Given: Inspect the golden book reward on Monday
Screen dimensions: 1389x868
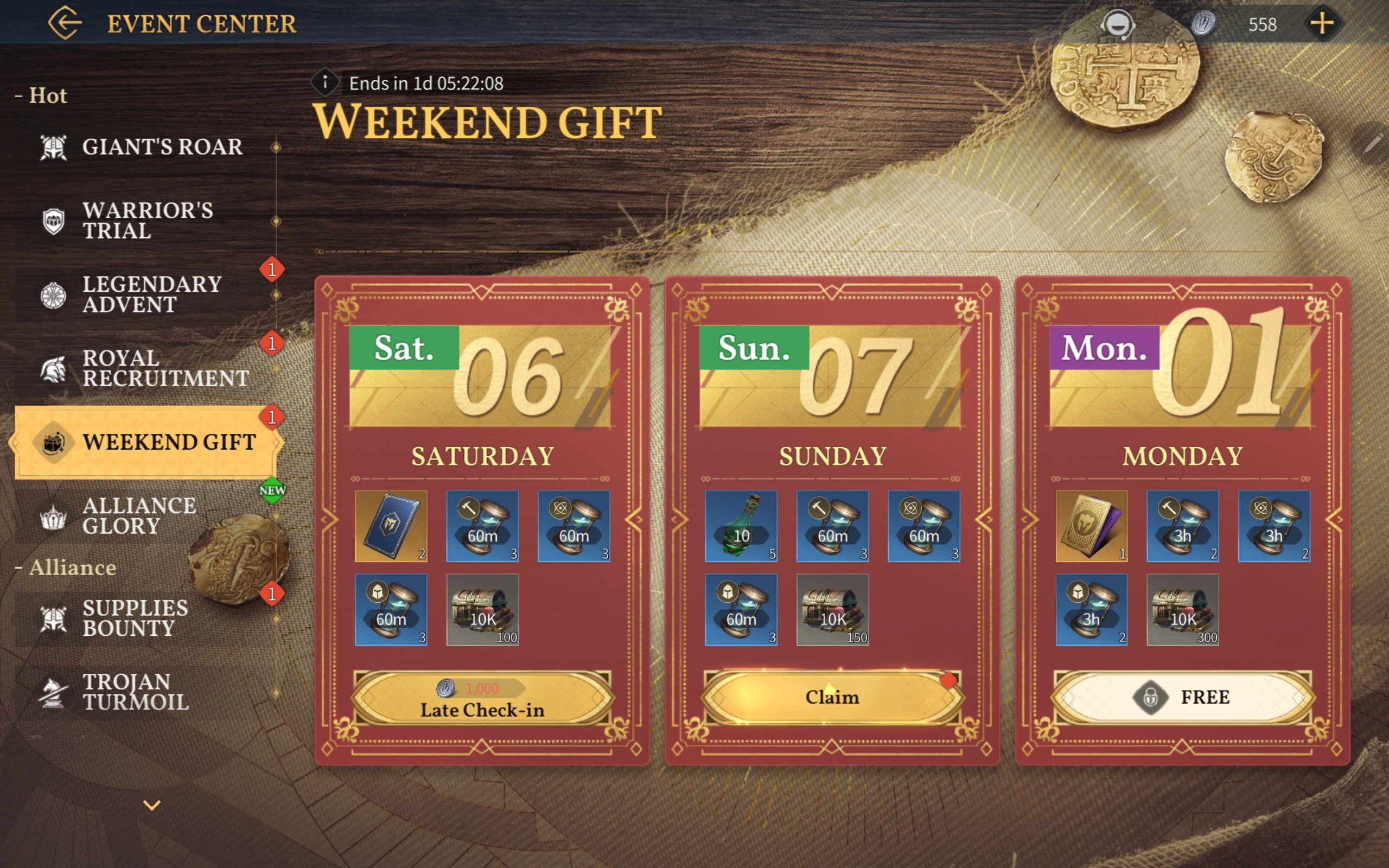Looking at the screenshot, I should pyautogui.click(x=1091, y=526).
